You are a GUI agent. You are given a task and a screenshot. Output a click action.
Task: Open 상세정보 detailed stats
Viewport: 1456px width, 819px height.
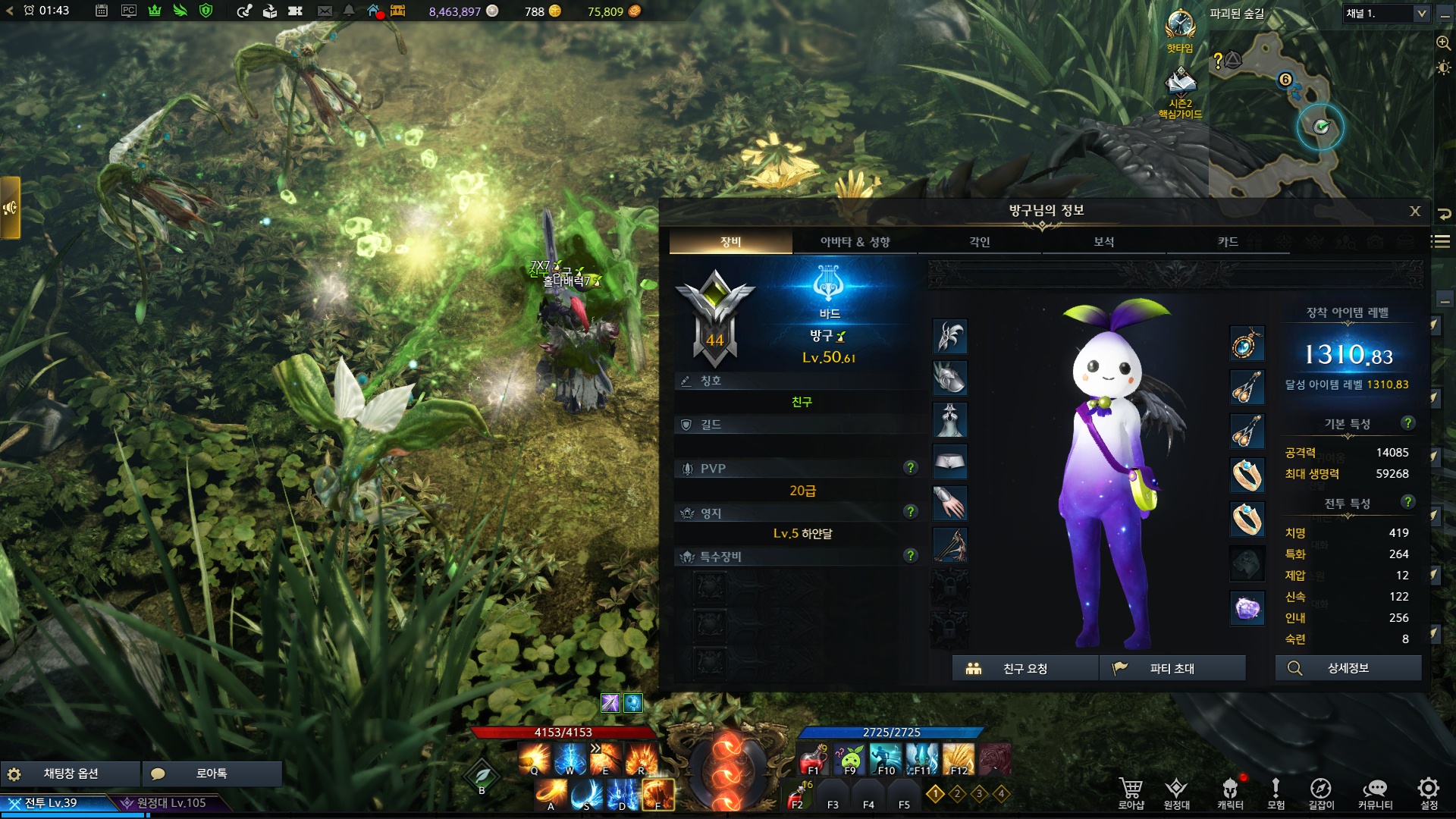(1348, 668)
